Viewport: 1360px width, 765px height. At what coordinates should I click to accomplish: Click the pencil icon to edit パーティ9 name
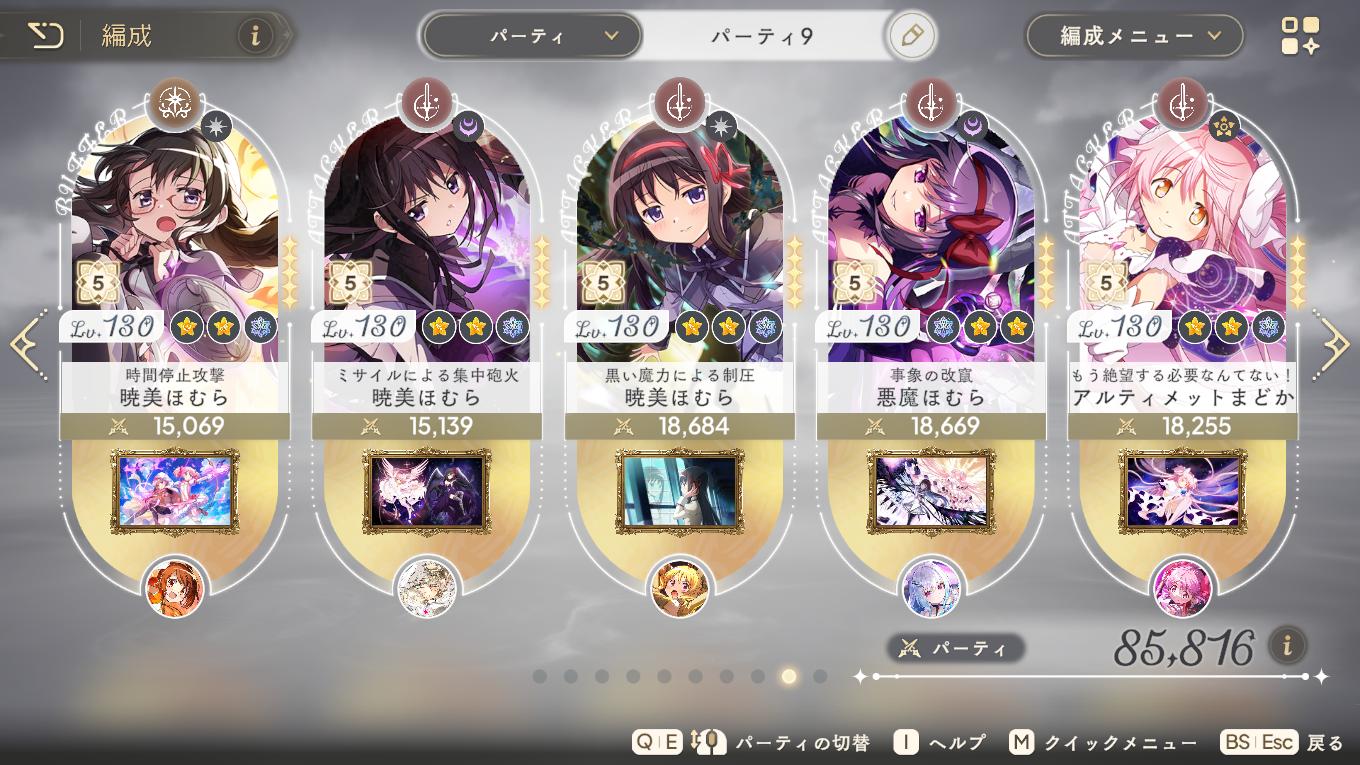[910, 34]
